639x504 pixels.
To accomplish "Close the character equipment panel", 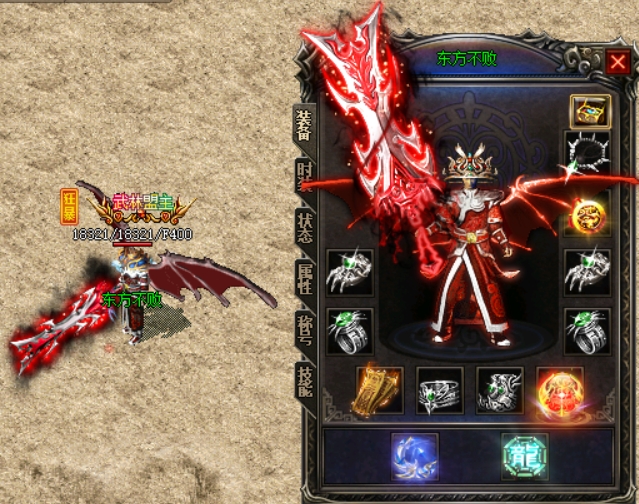I will click(616, 63).
